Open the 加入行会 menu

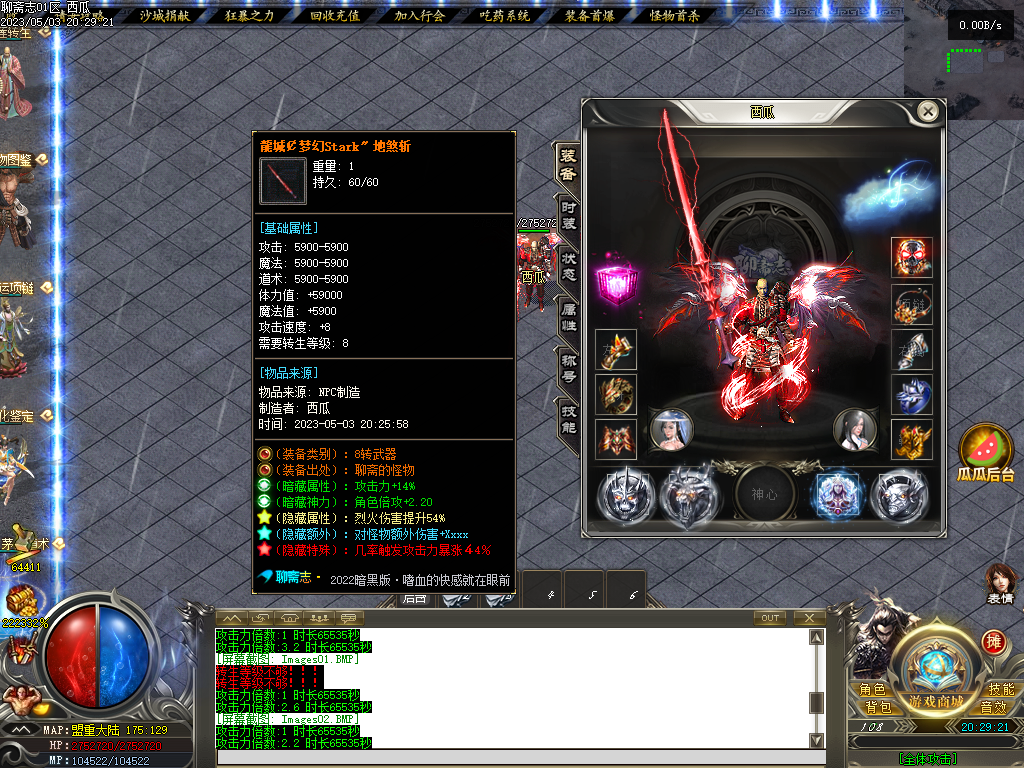(x=419, y=15)
